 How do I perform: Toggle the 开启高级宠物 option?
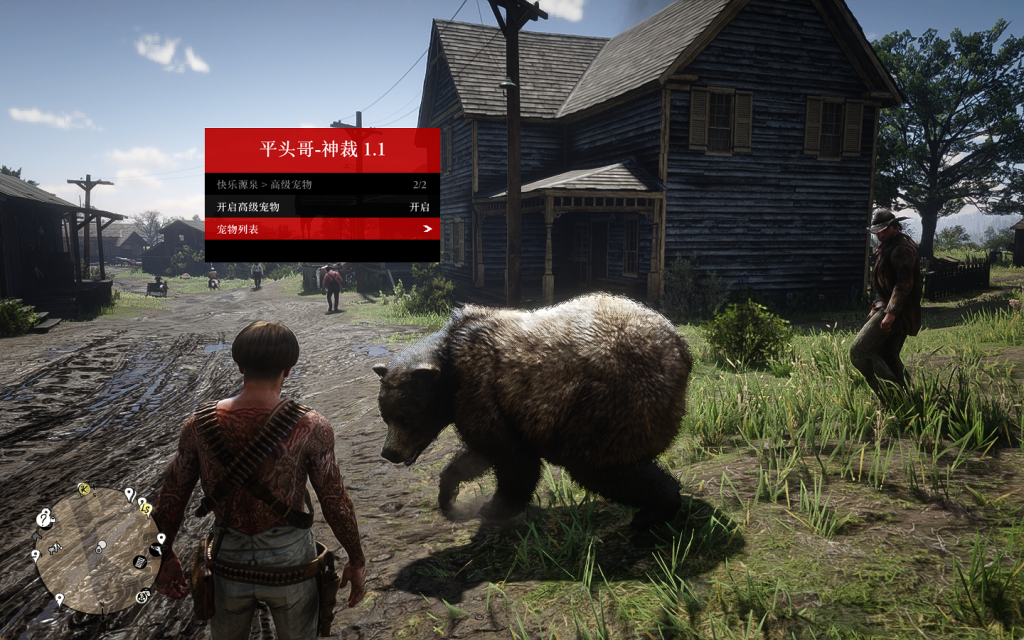[x=322, y=207]
